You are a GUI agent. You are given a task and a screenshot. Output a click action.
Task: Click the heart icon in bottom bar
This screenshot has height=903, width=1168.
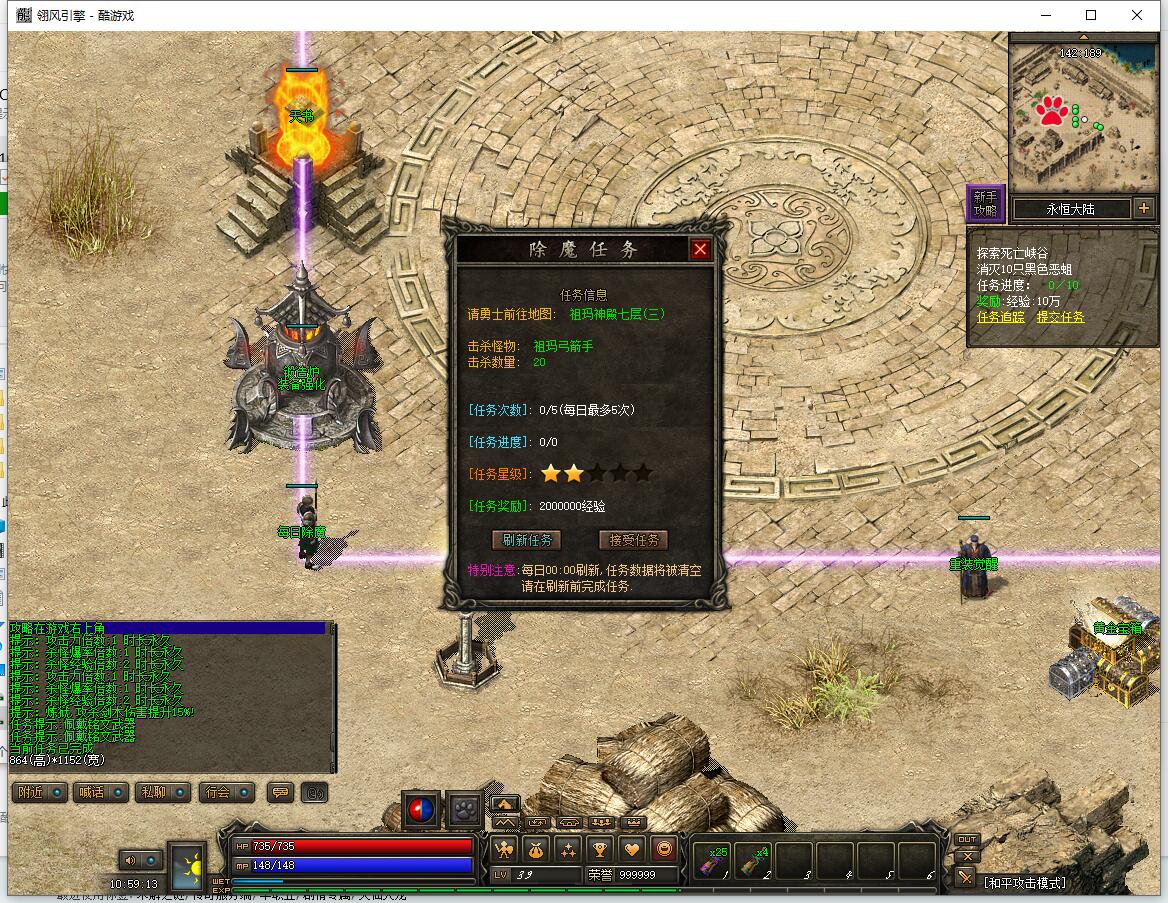(x=631, y=850)
